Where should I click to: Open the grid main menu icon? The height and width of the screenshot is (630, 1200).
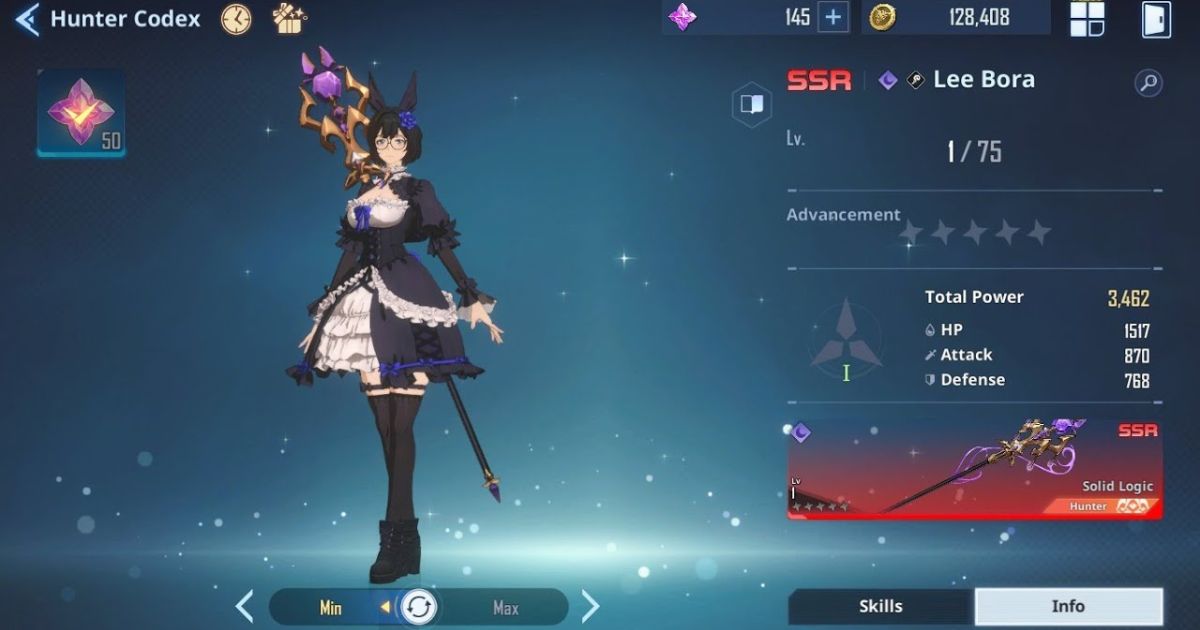click(1087, 19)
